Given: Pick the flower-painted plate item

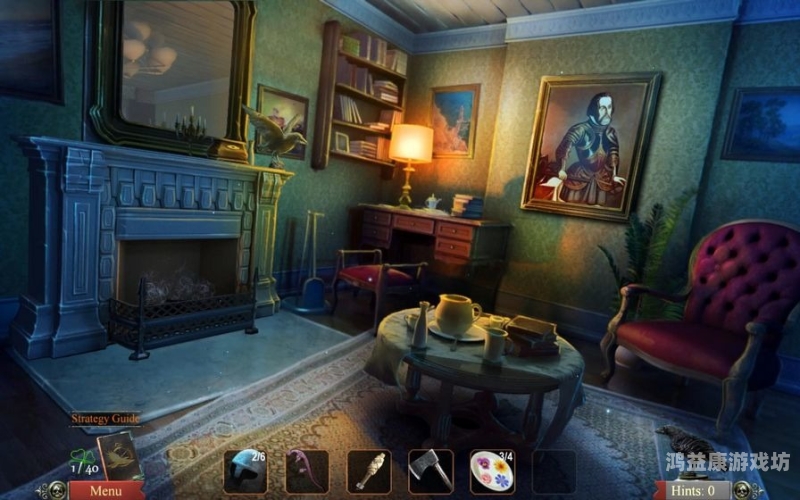Looking at the screenshot, I should coord(492,471).
